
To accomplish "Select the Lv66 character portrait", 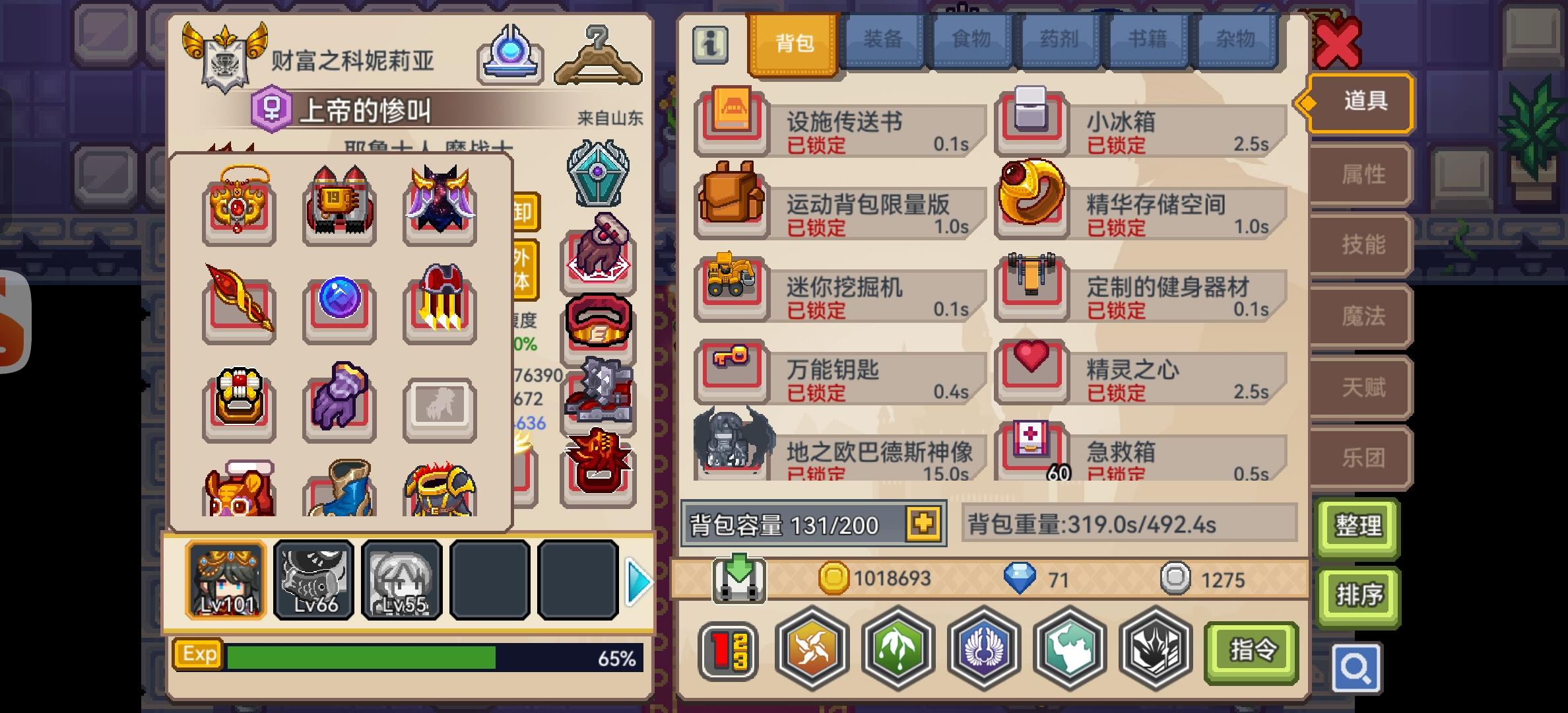I will (x=313, y=580).
